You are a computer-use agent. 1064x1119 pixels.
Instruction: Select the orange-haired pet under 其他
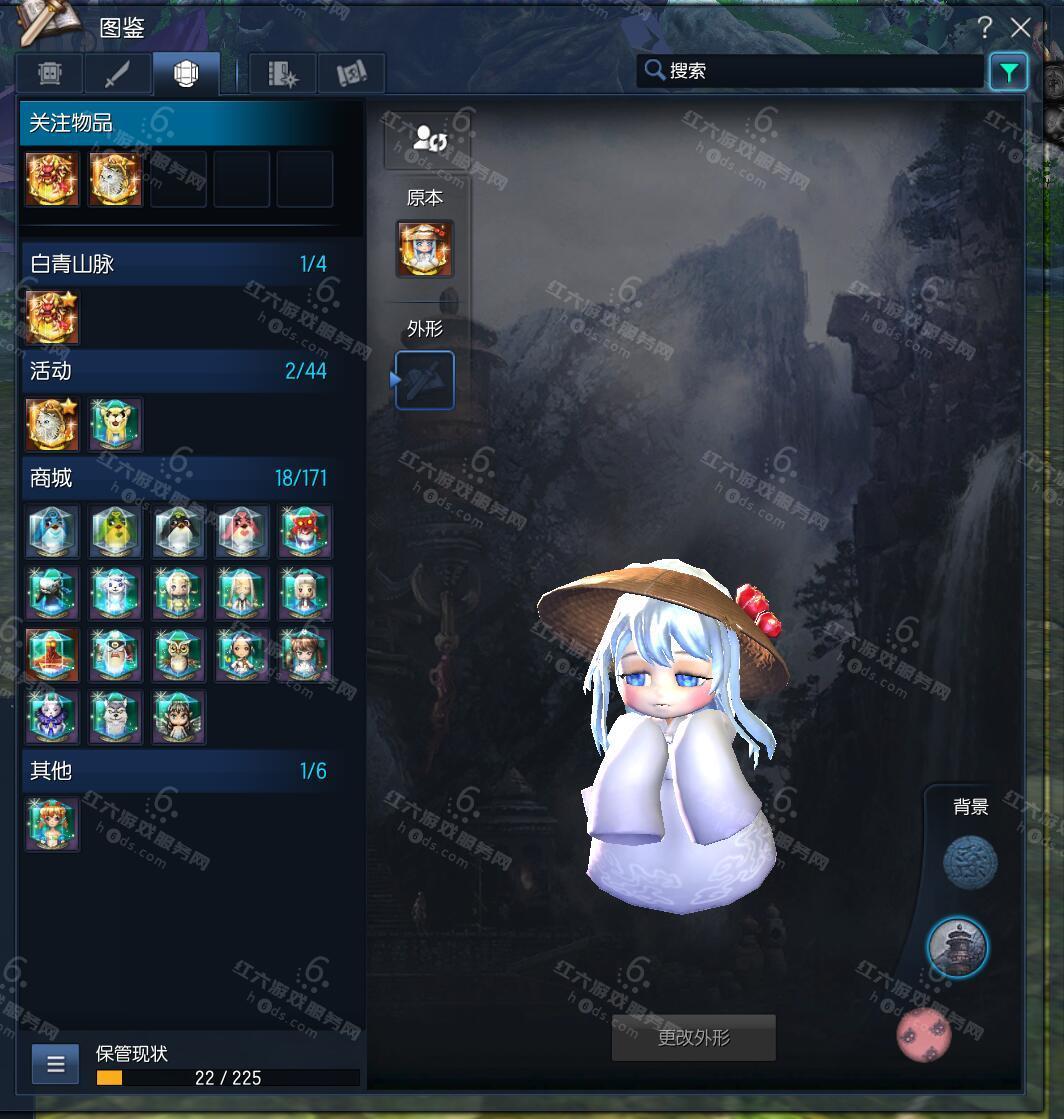tap(53, 824)
